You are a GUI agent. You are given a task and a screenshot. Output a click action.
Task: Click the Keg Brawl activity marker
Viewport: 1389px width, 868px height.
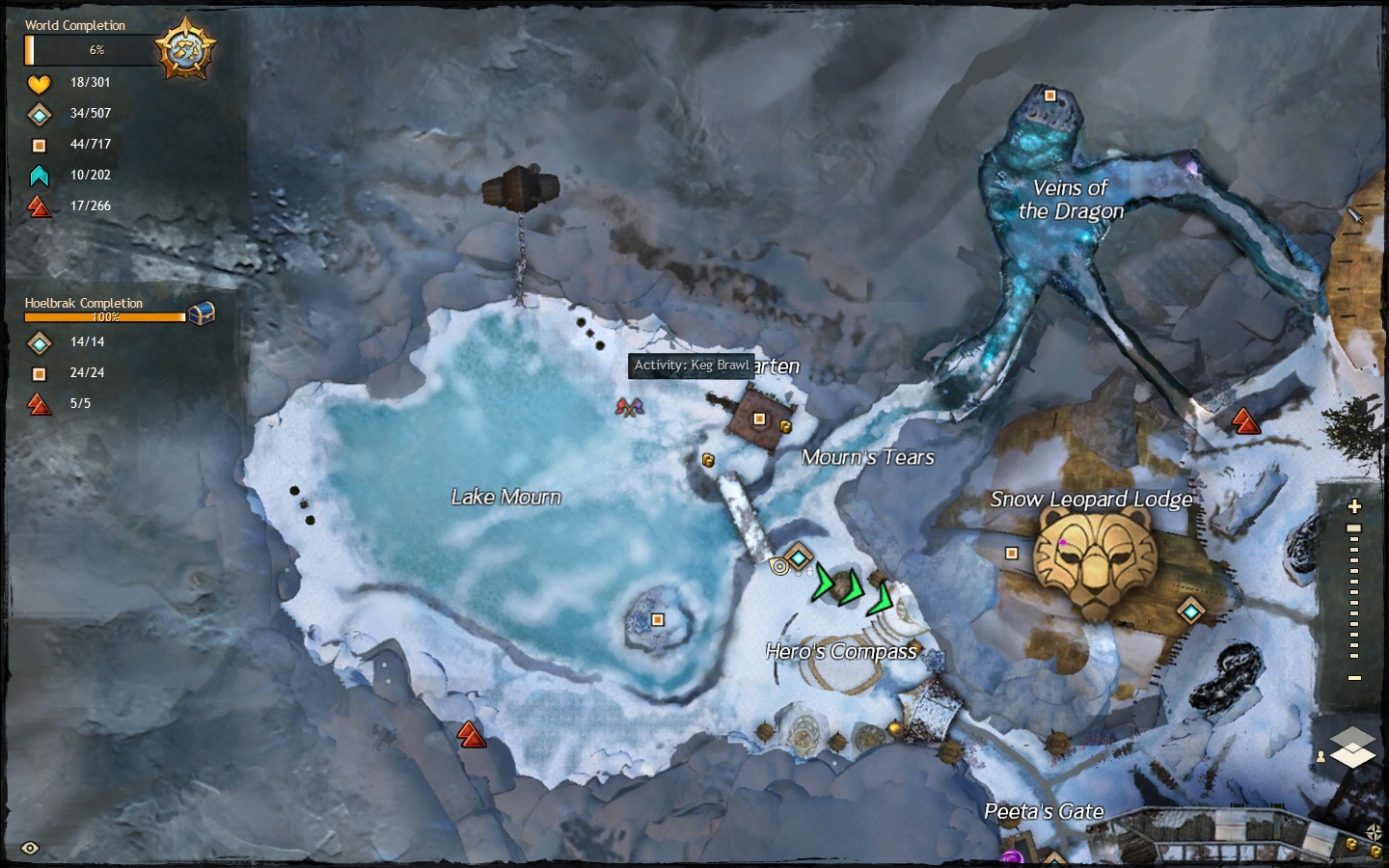point(629,408)
